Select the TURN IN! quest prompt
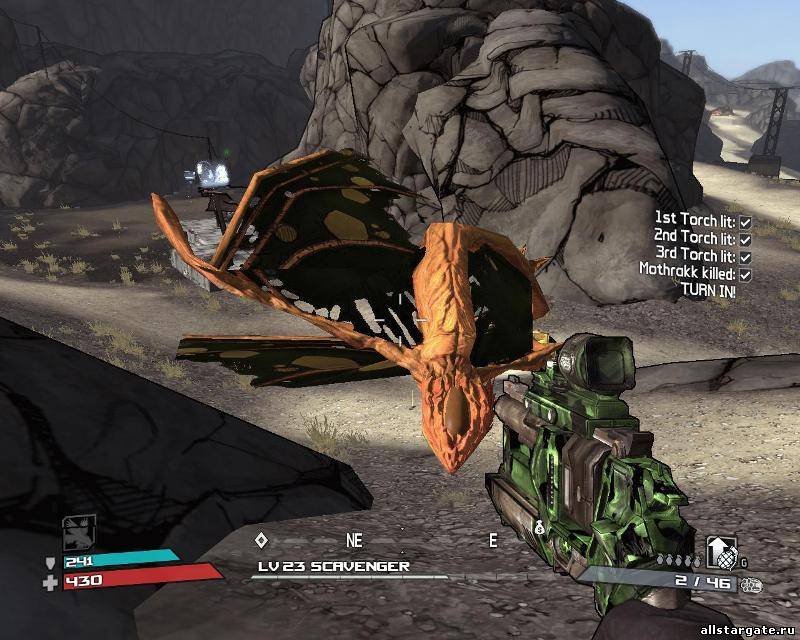Viewport: 800px width, 640px height. click(707, 289)
